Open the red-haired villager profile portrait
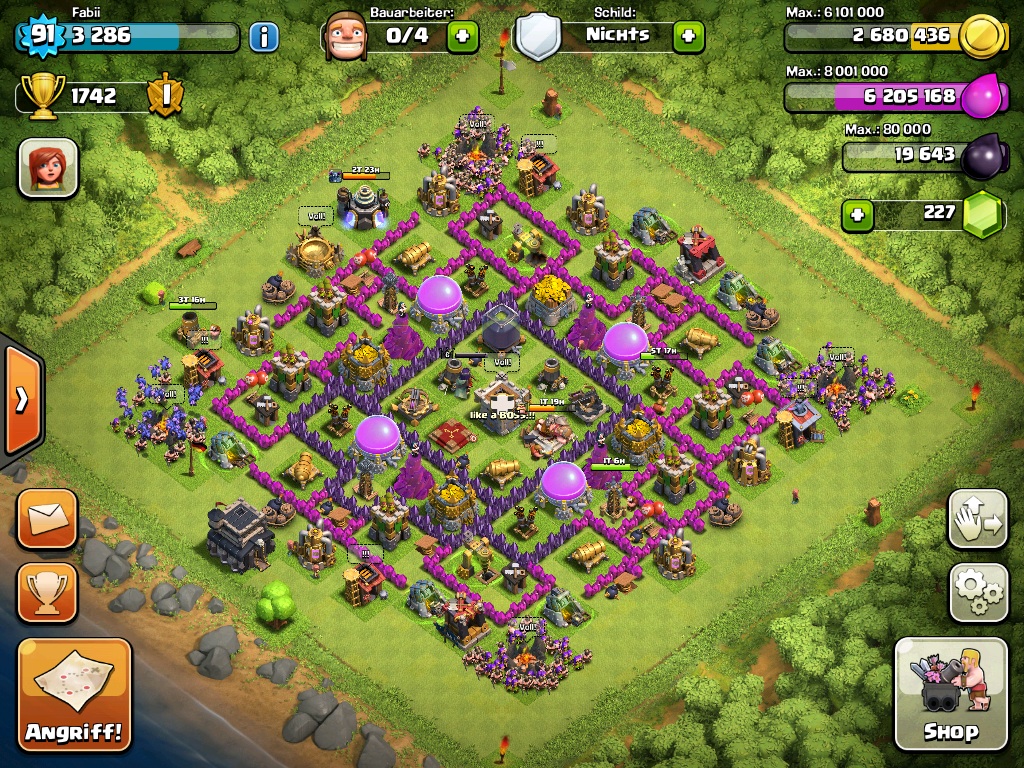Screen dimensions: 1024x768 tap(48, 167)
